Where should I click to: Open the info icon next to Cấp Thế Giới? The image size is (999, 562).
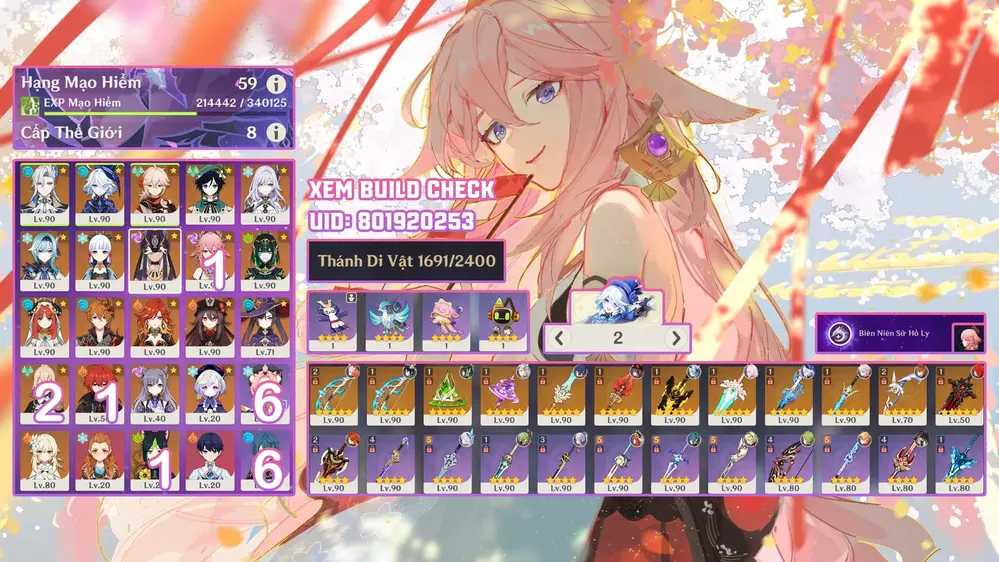(274, 132)
